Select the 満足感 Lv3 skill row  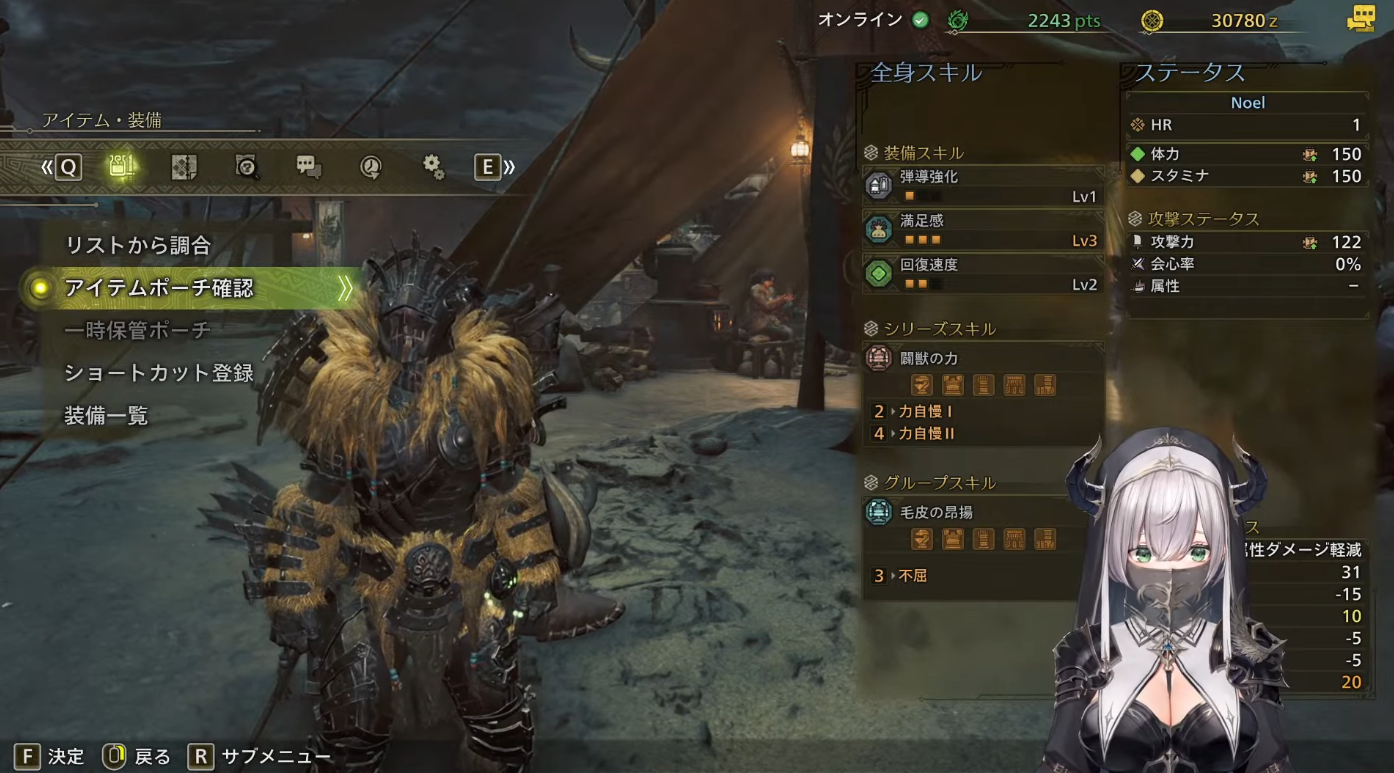[x=982, y=230]
